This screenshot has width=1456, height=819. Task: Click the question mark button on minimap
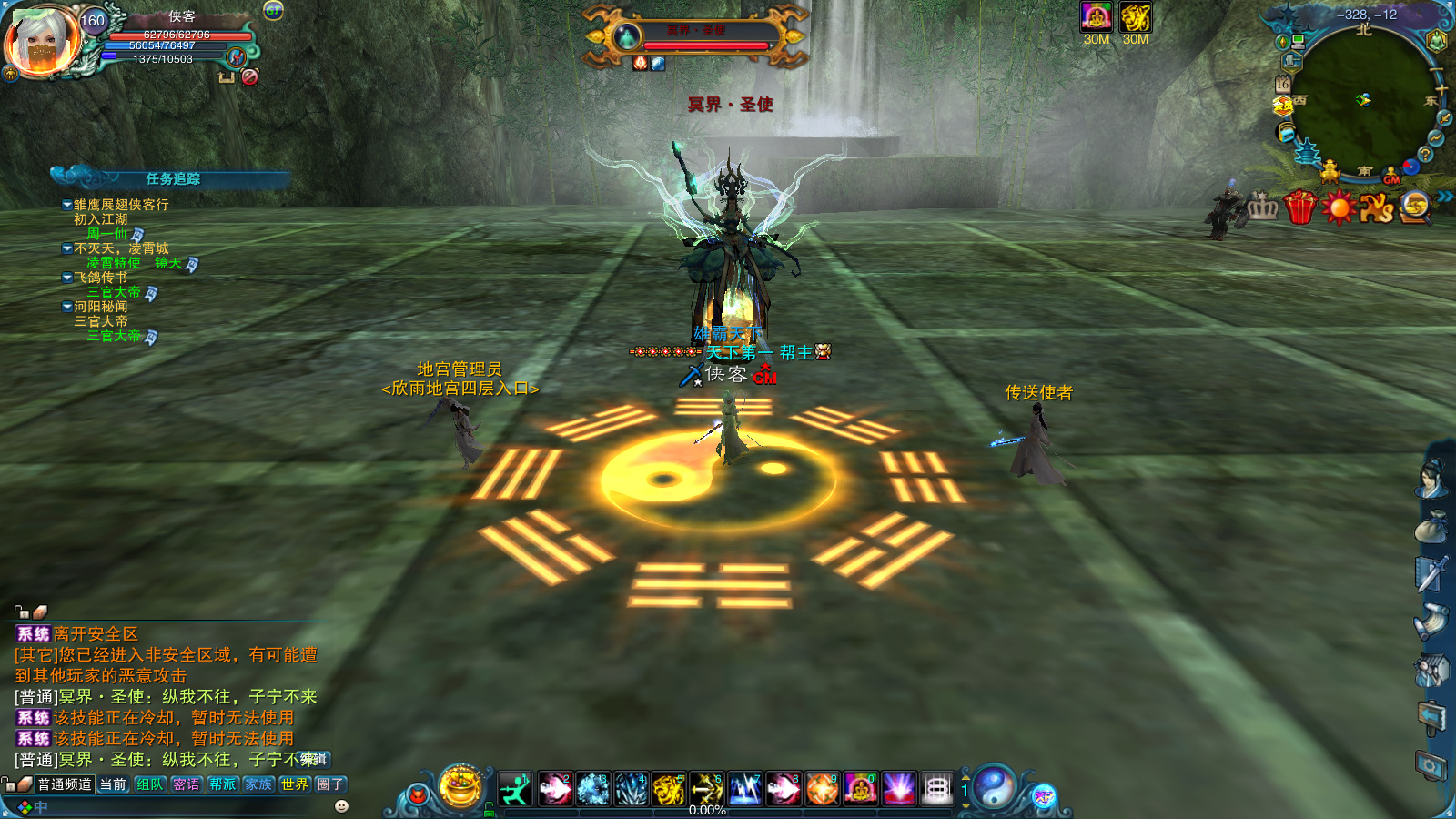pyautogui.click(x=1425, y=155)
